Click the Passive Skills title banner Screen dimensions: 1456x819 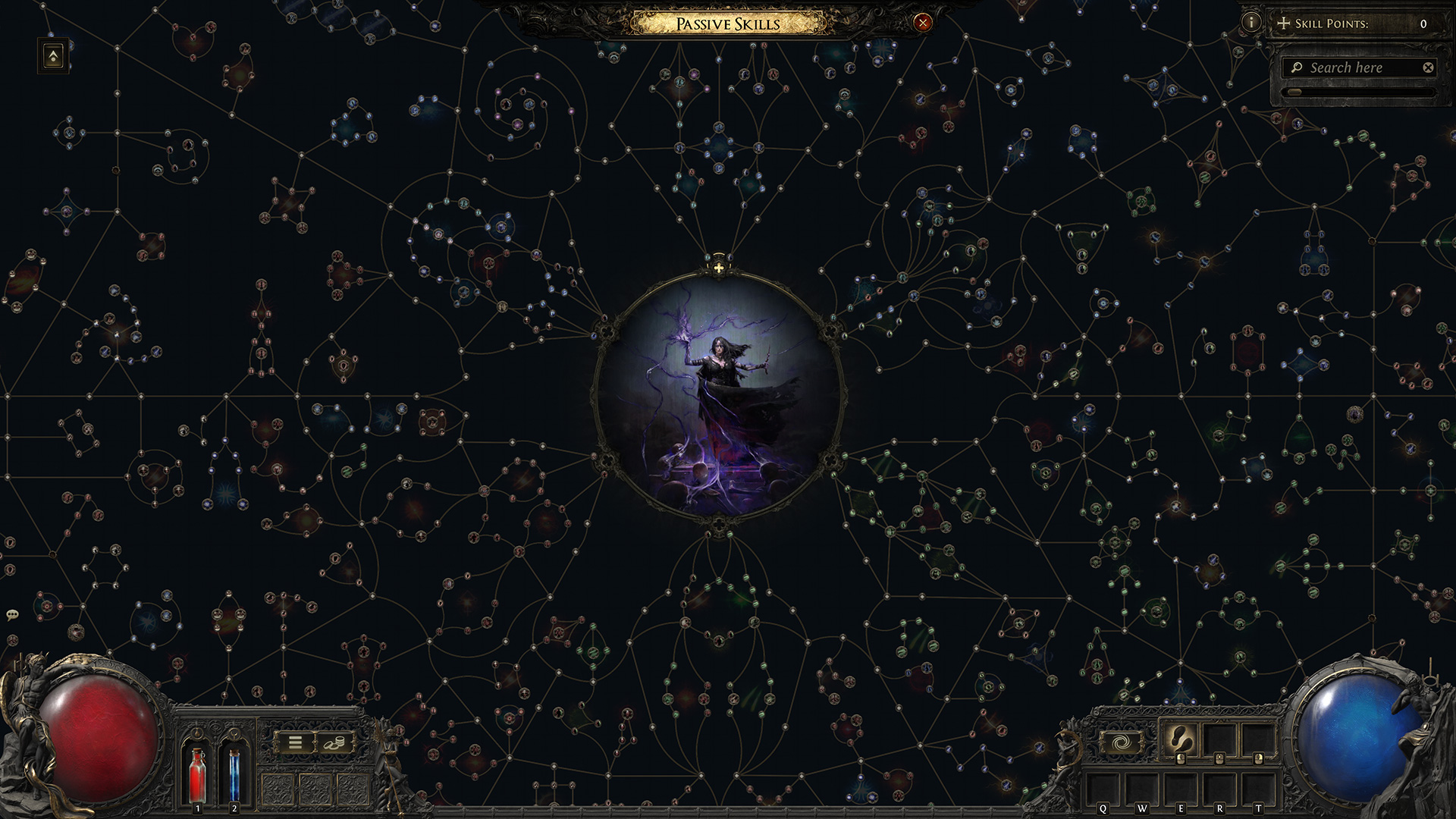(728, 24)
